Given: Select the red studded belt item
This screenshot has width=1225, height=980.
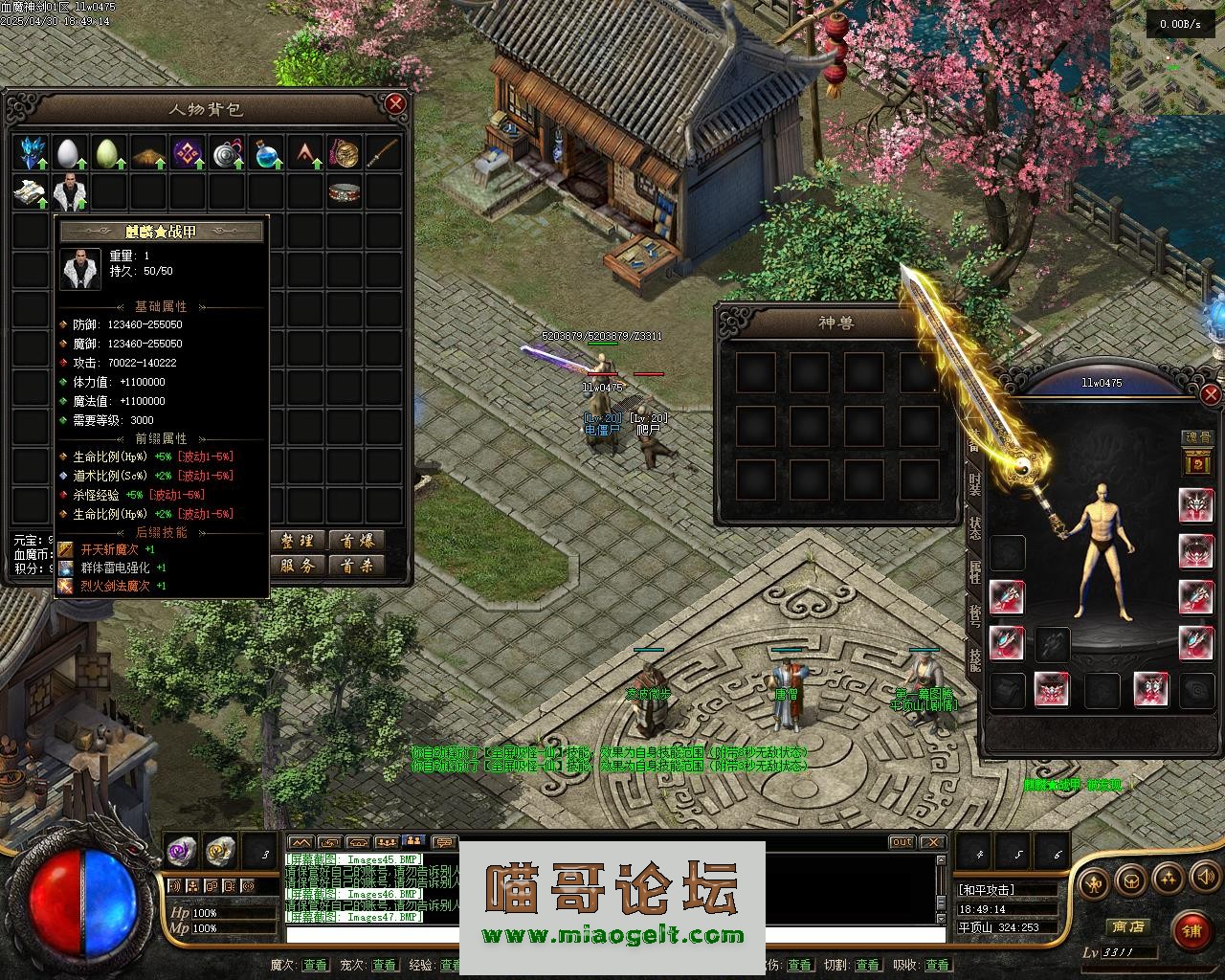Looking at the screenshot, I should click(345, 192).
